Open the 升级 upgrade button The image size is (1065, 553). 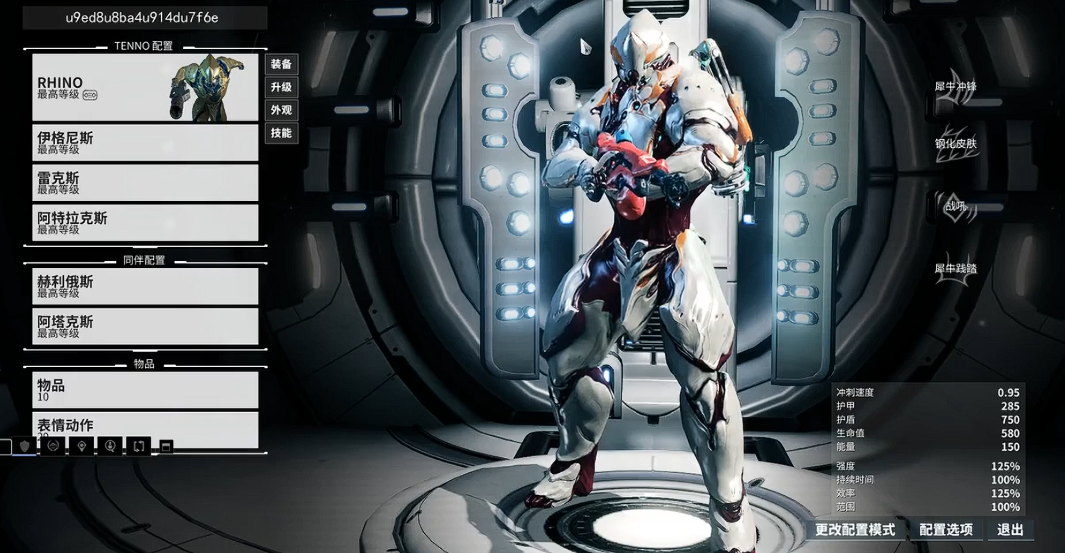coord(281,87)
